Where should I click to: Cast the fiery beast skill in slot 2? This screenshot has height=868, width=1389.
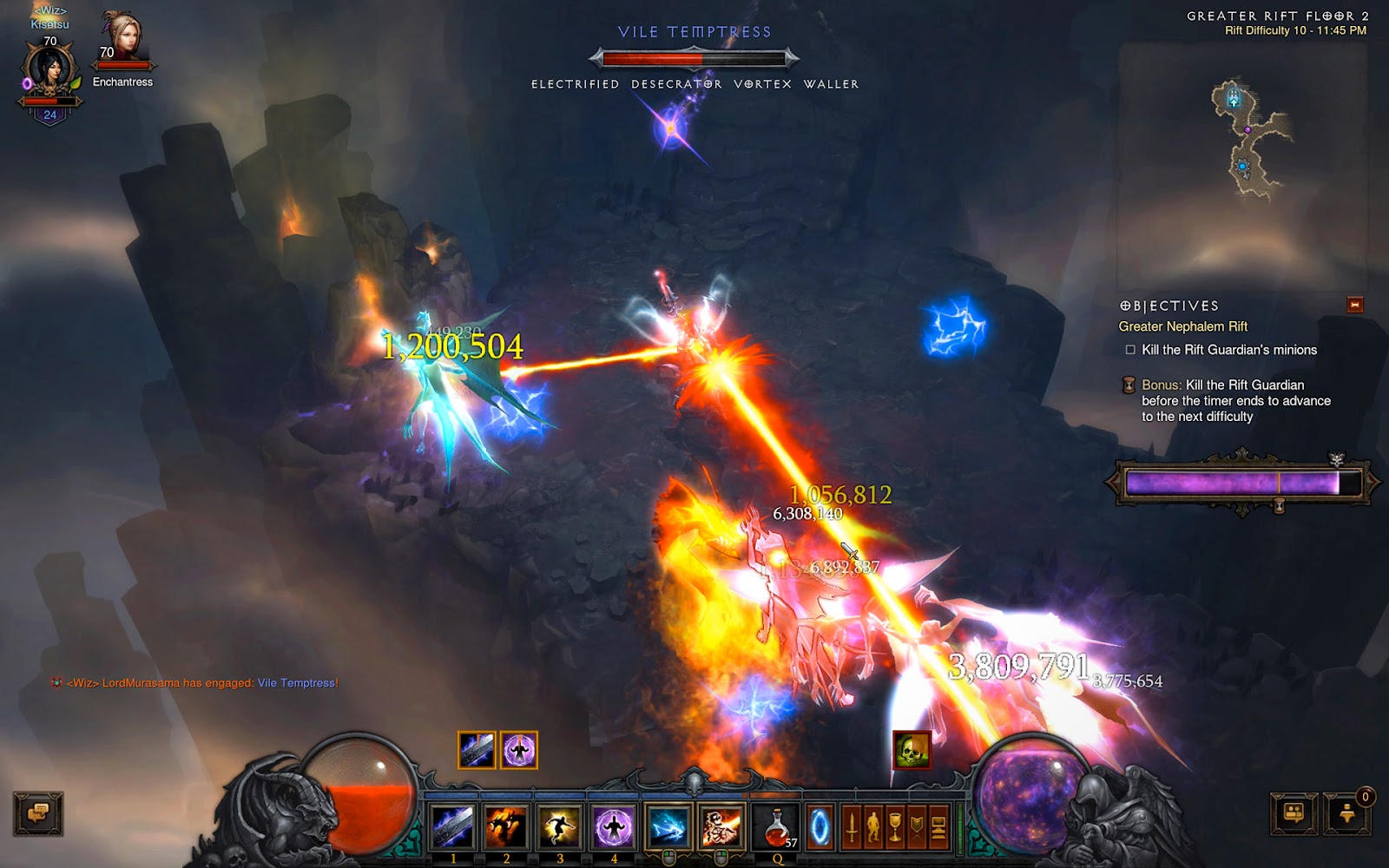506,826
